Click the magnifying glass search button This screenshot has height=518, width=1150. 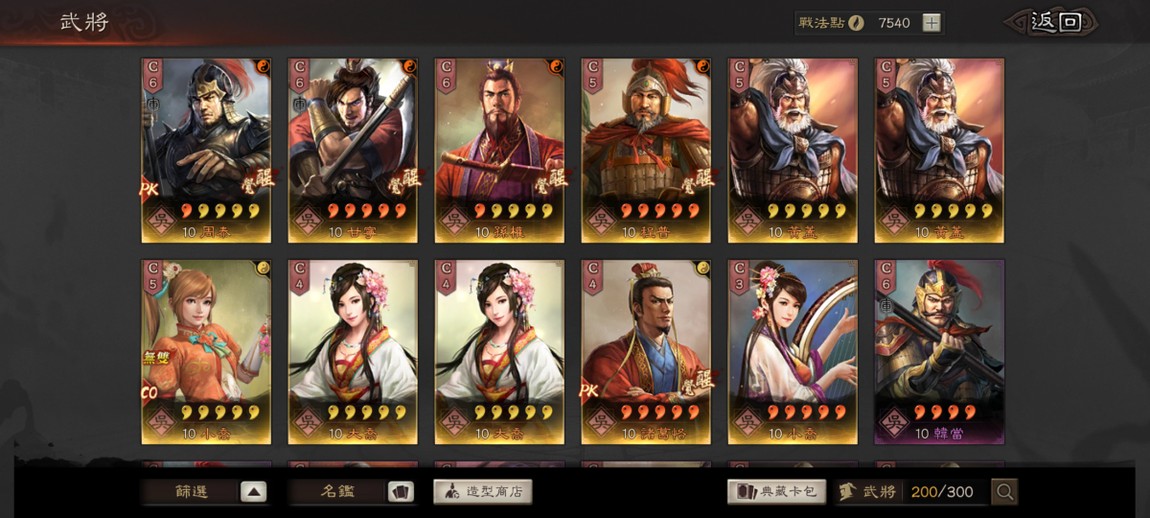pos(1004,491)
